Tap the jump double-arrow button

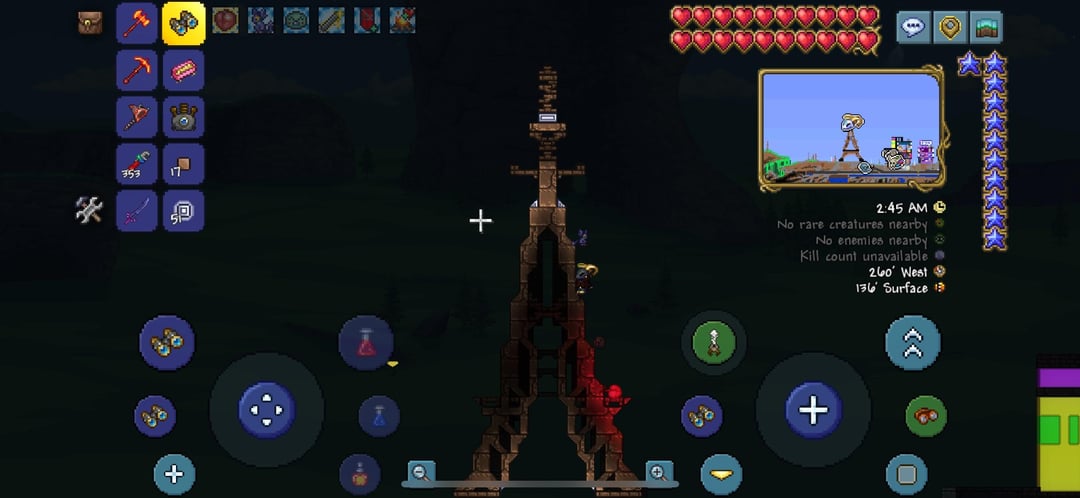tap(913, 343)
